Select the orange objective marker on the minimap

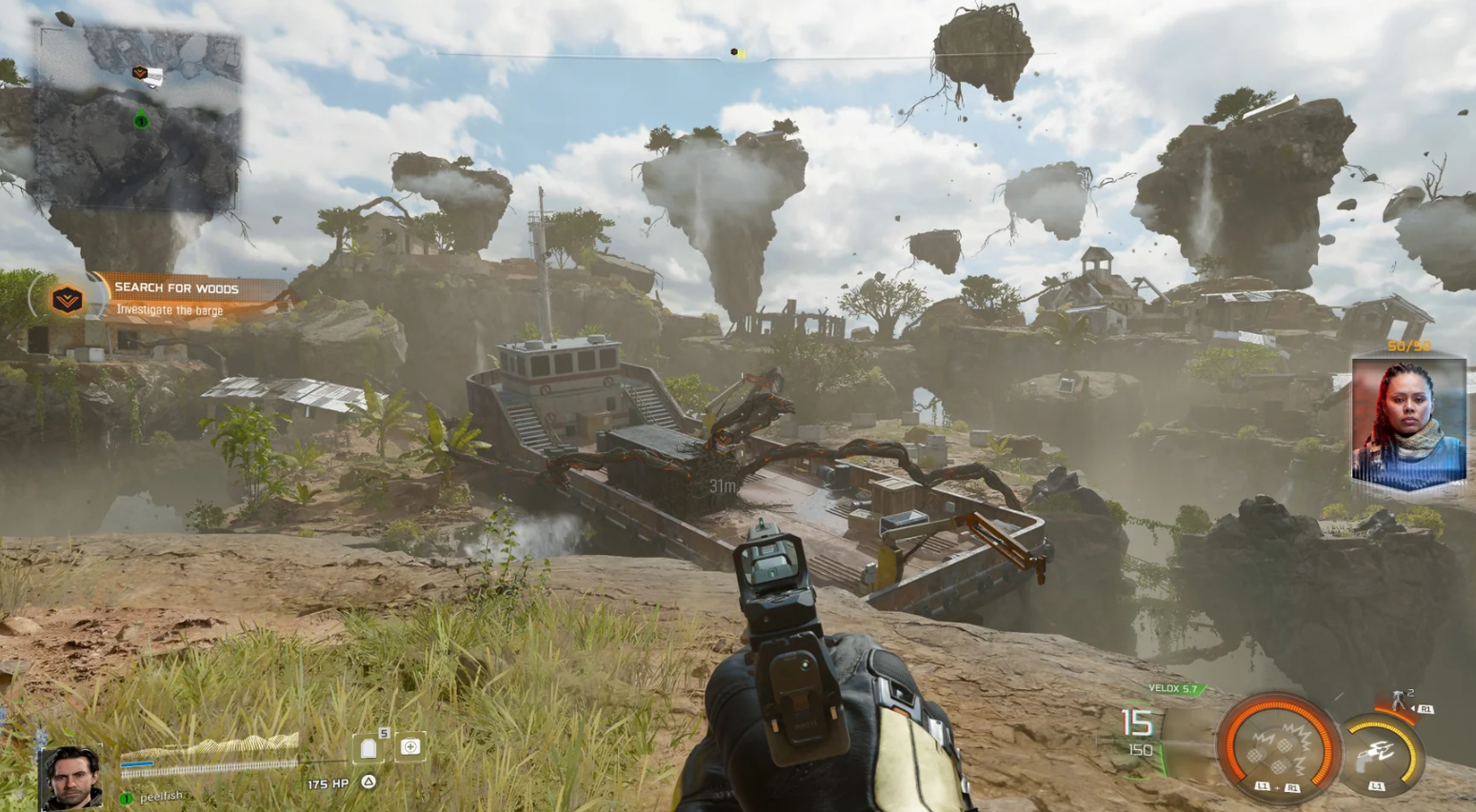point(141,72)
